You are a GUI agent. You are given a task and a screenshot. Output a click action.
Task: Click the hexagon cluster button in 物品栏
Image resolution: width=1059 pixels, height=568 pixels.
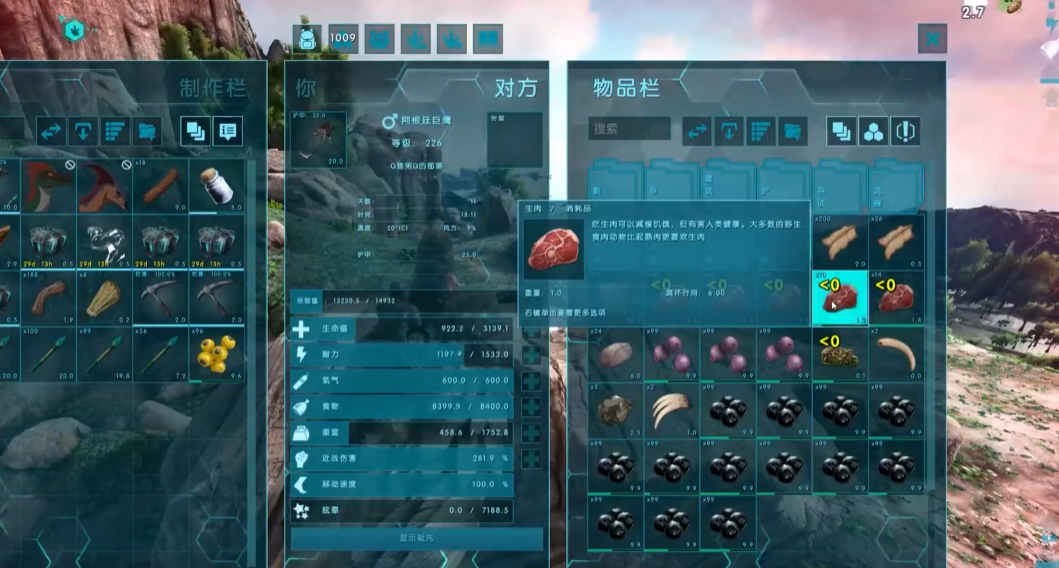873,131
